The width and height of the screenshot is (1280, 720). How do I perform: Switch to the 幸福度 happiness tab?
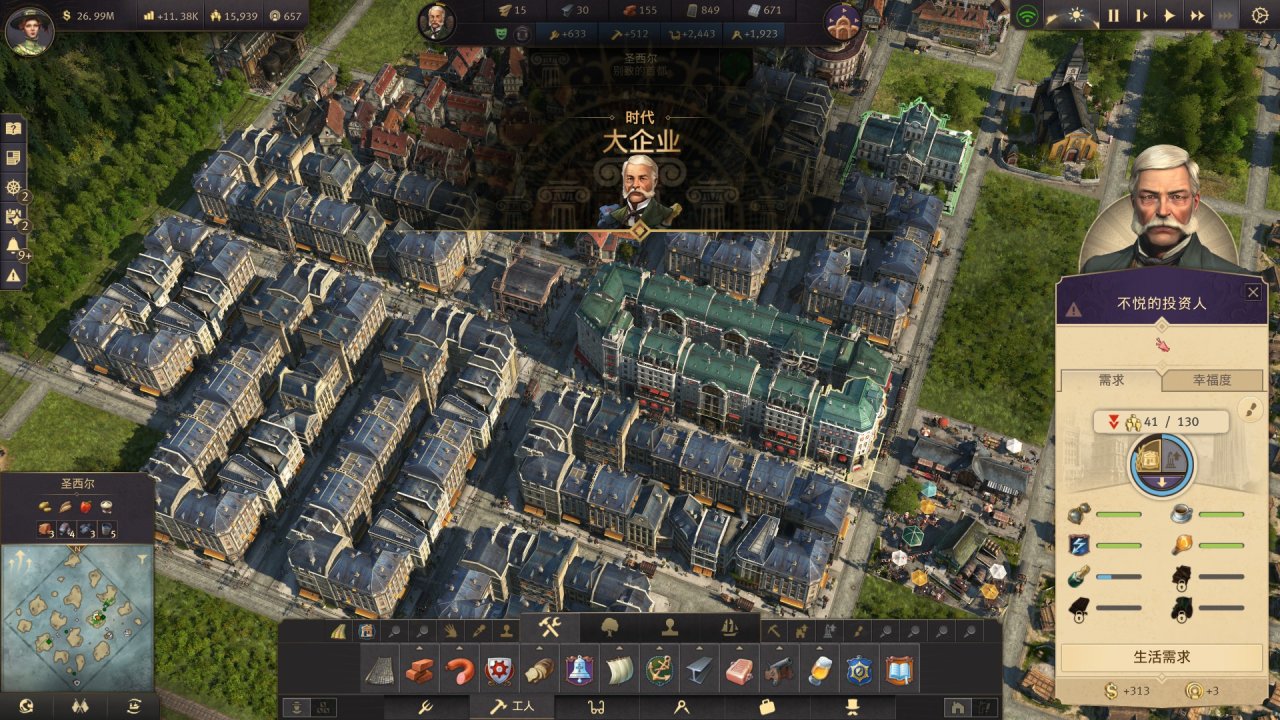[x=1212, y=380]
